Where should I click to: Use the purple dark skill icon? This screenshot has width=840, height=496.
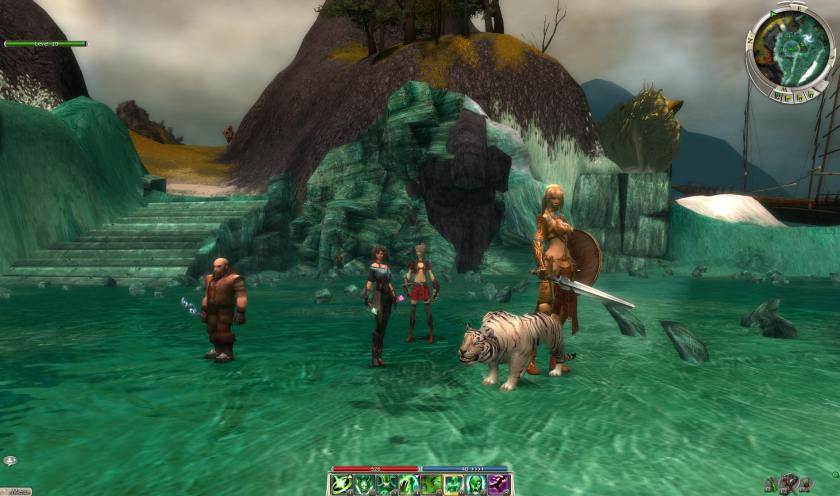pyautogui.click(x=501, y=485)
